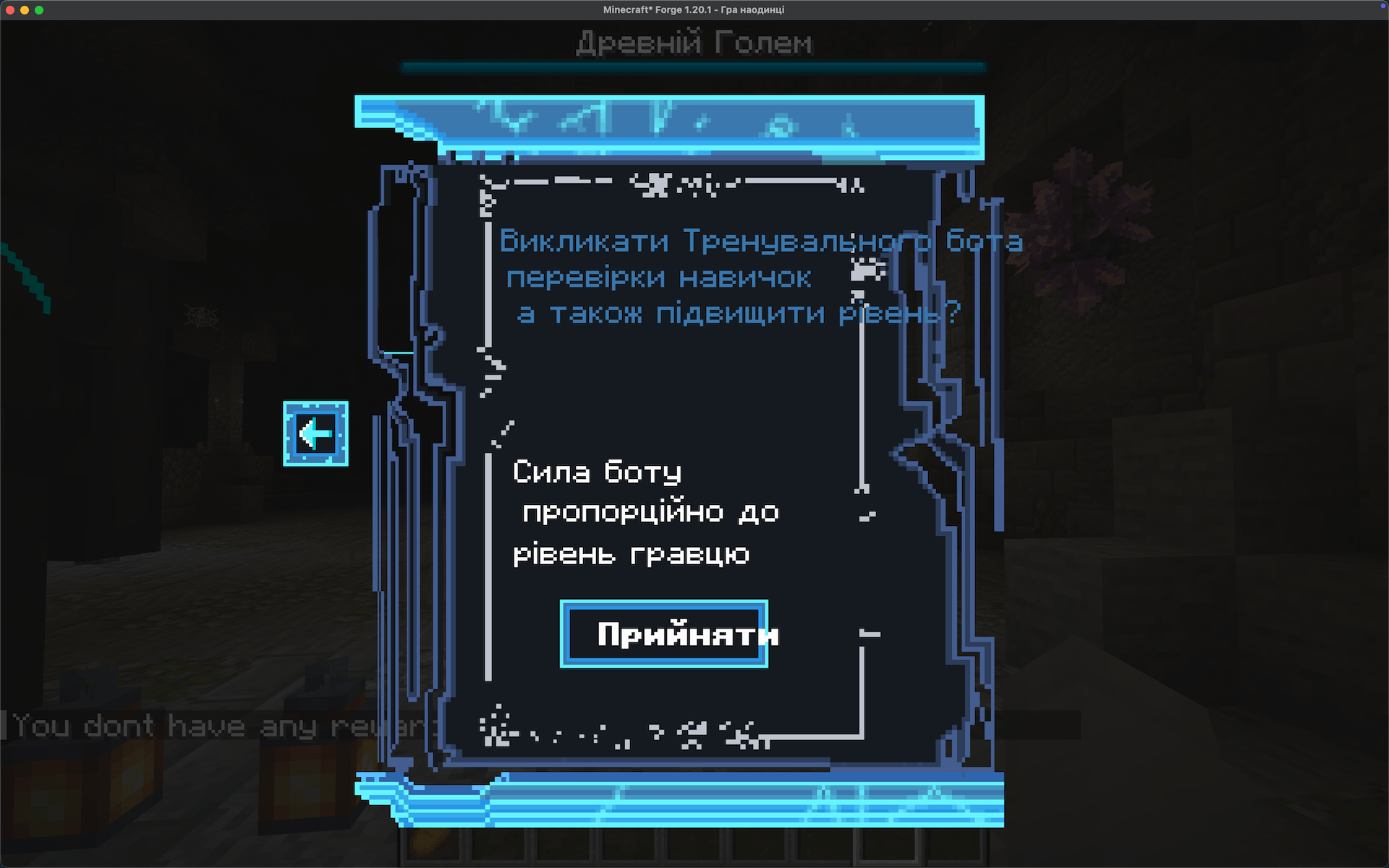1389x868 pixels.
Task: Click the rune banner at the dialog top
Action: pos(687,123)
